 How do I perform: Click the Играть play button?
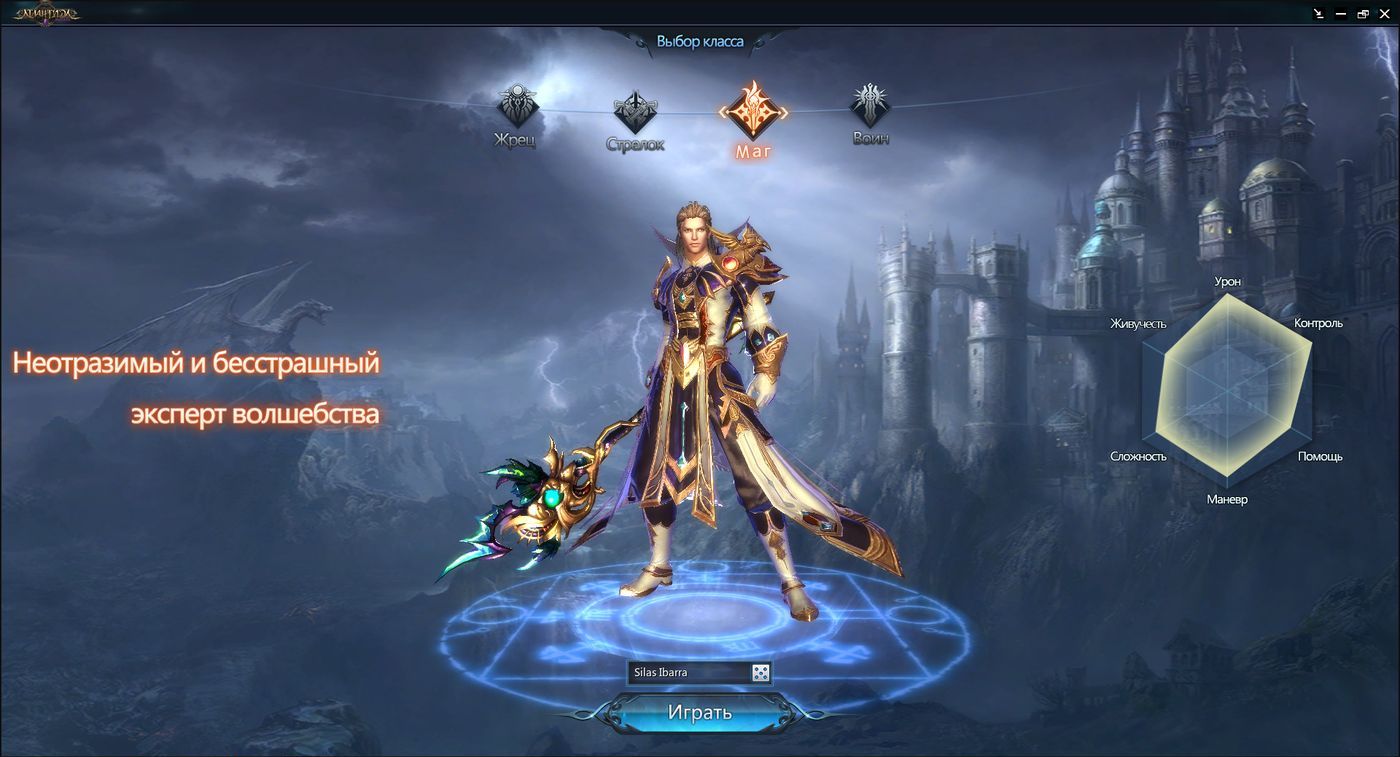tap(699, 713)
